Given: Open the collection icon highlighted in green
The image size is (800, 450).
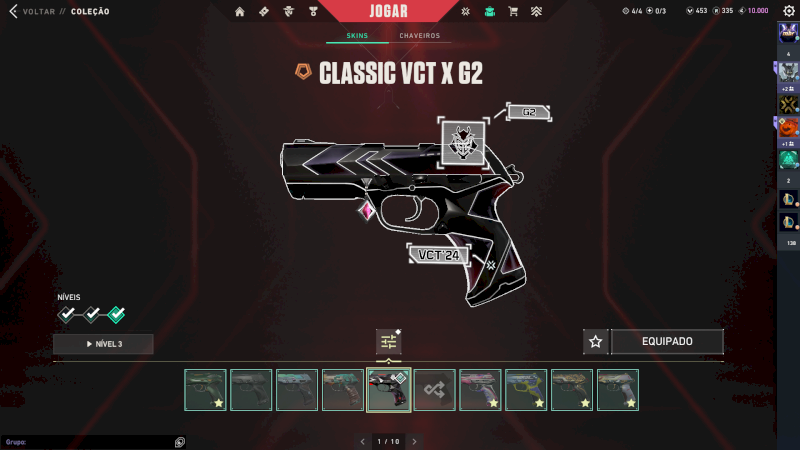Looking at the screenshot, I should (x=489, y=12).
